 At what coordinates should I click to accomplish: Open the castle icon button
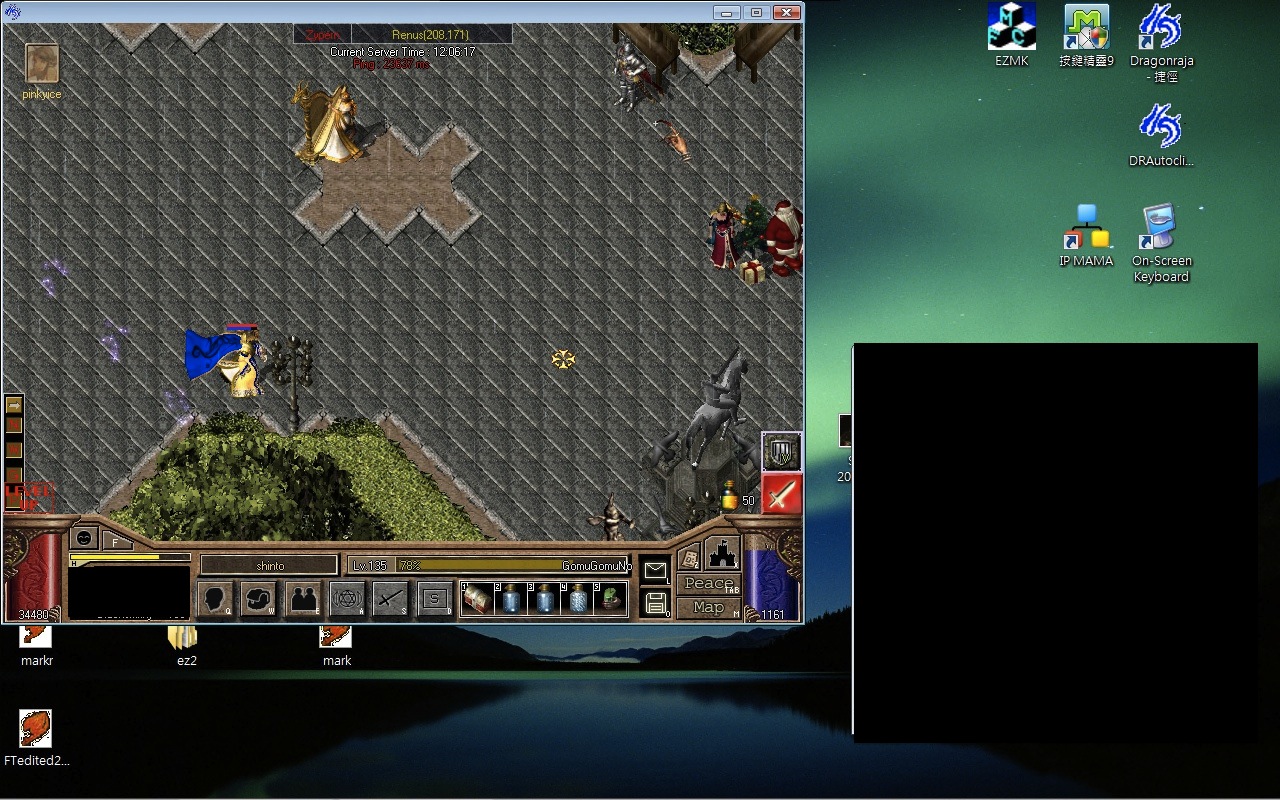tap(722, 553)
